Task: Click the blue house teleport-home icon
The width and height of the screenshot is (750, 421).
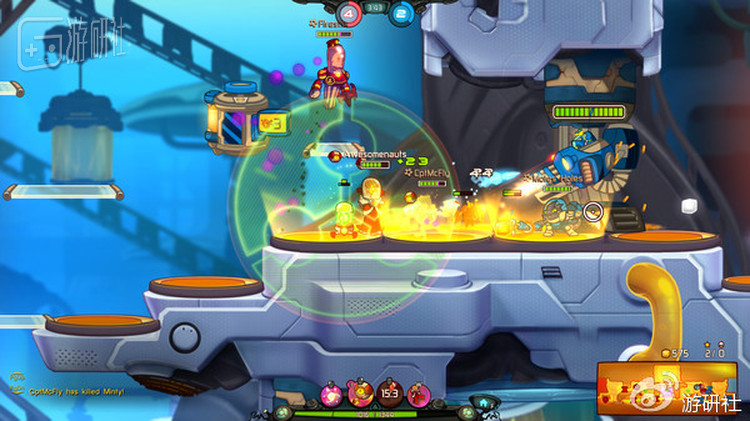Action: 483,403
